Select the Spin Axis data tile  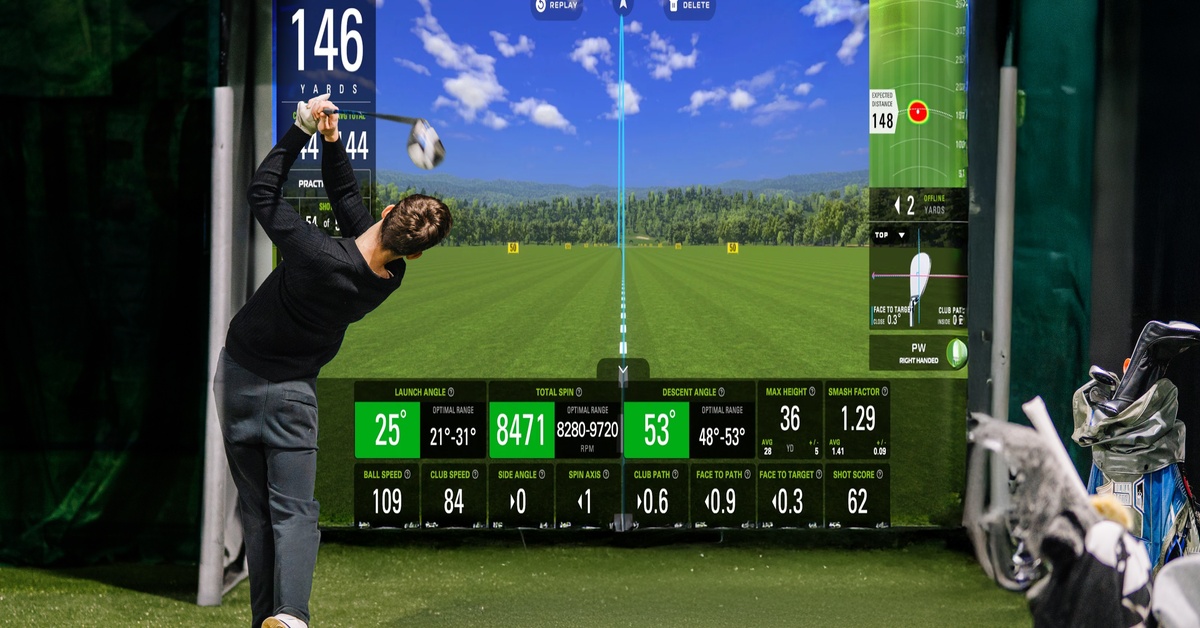click(x=588, y=495)
